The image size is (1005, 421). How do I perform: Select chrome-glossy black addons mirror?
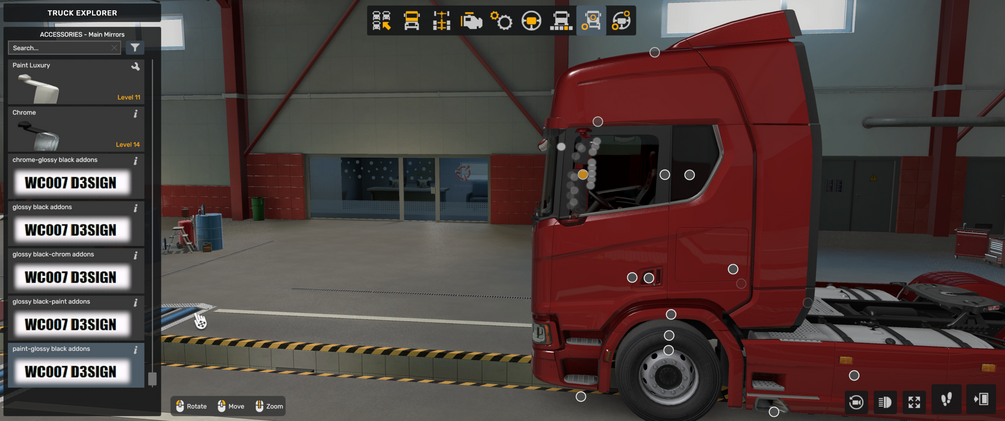pos(76,177)
